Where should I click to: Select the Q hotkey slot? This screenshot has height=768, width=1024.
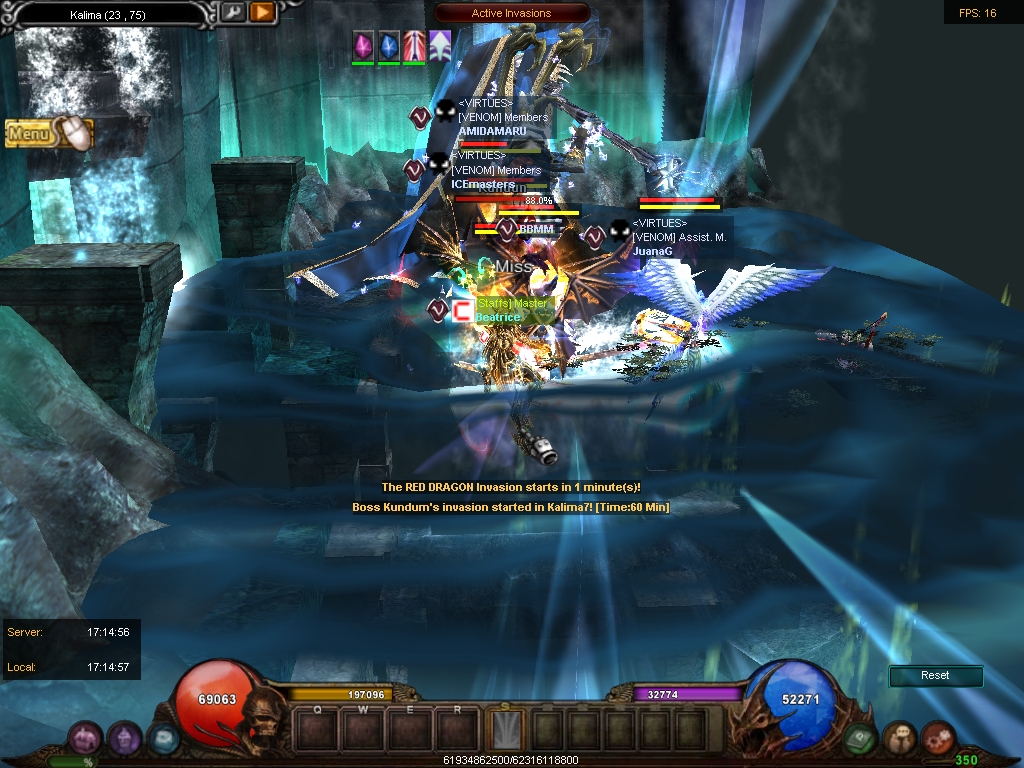pyautogui.click(x=317, y=729)
